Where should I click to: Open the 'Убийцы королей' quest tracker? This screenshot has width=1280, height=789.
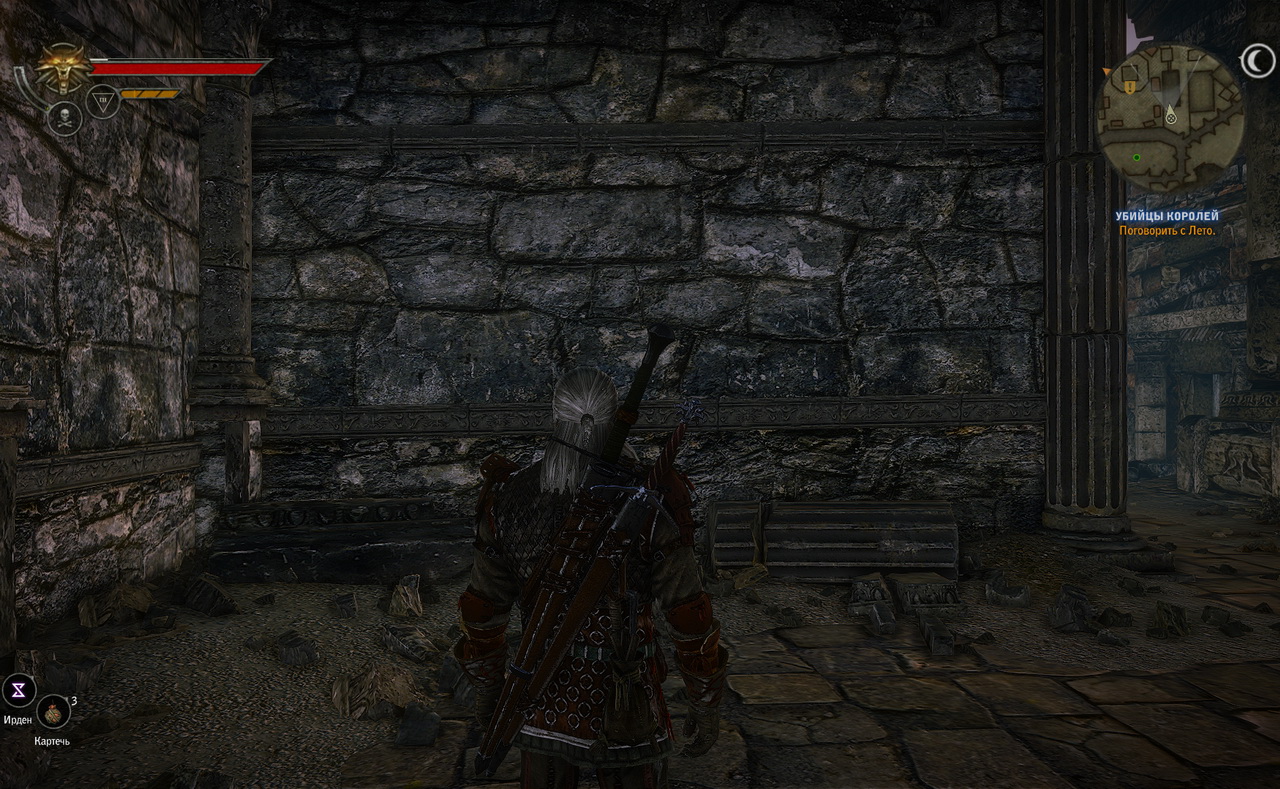(1167, 216)
